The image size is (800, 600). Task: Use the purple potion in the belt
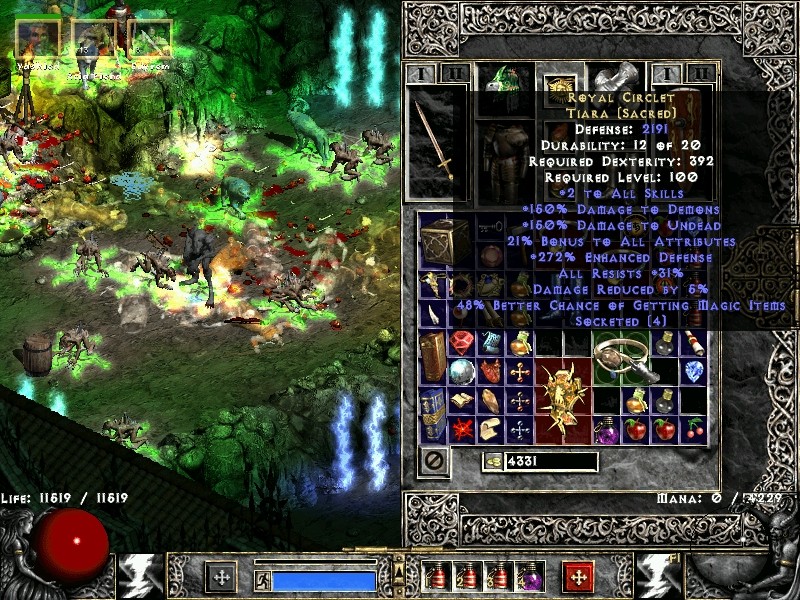click(x=528, y=576)
